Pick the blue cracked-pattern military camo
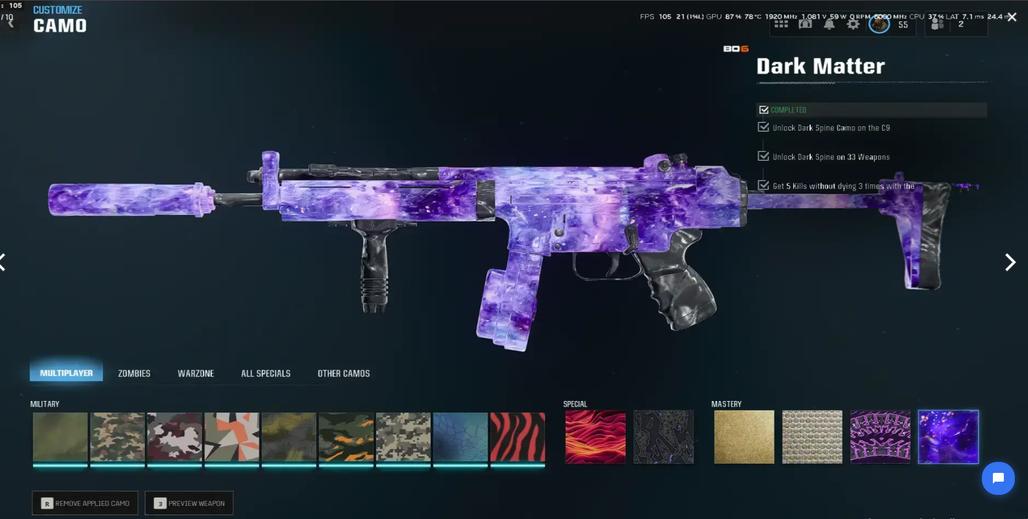The image size is (1028, 519). pyautogui.click(x=460, y=437)
